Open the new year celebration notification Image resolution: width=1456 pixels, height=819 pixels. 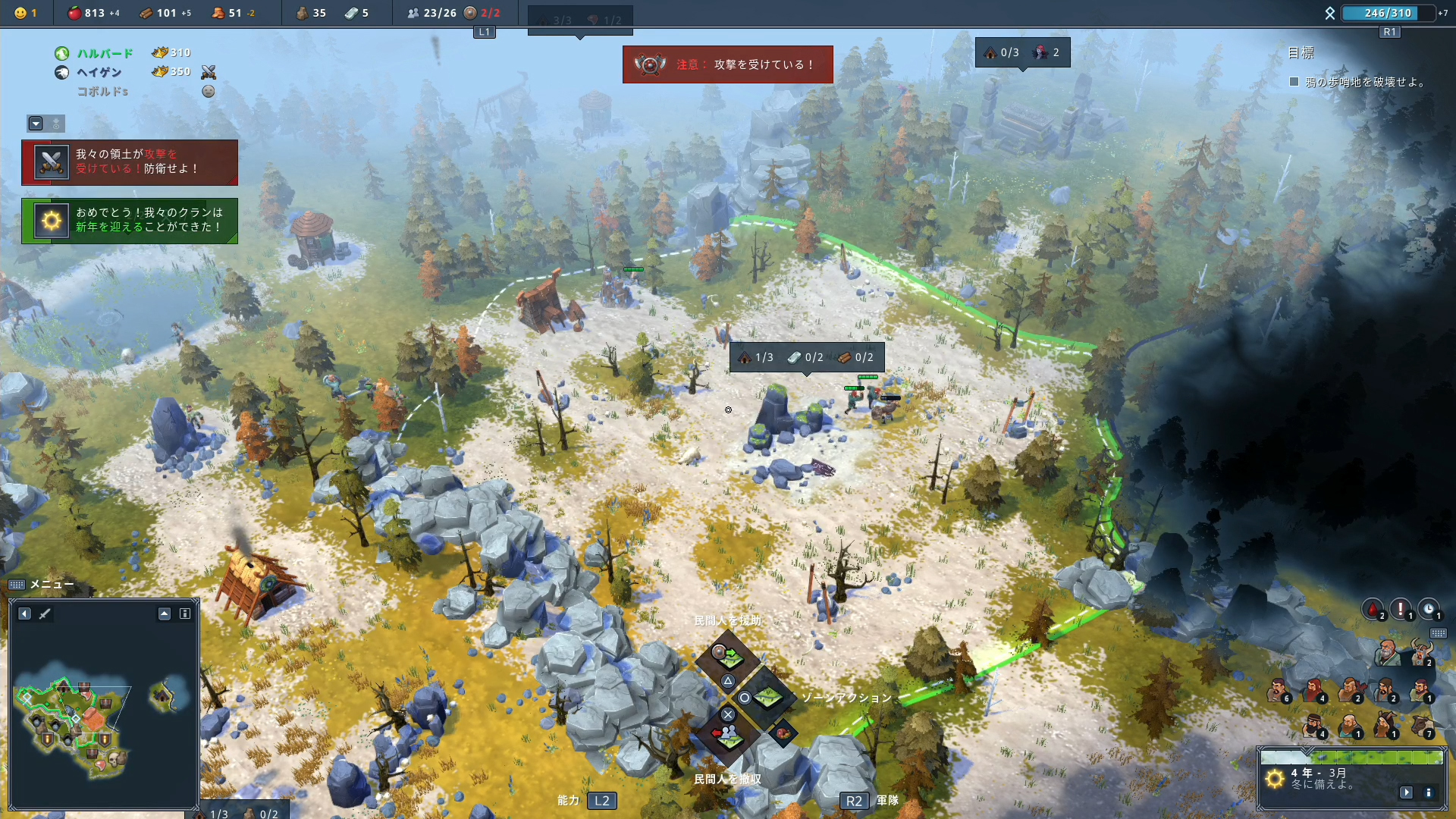[130, 221]
